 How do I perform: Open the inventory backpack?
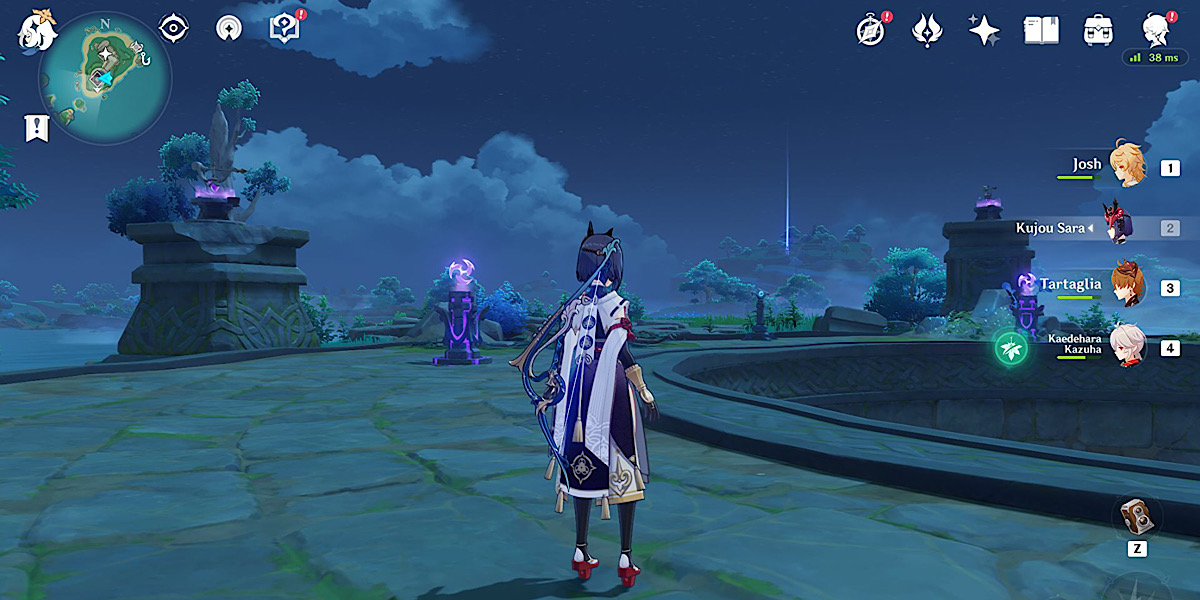pyautogui.click(x=1098, y=31)
